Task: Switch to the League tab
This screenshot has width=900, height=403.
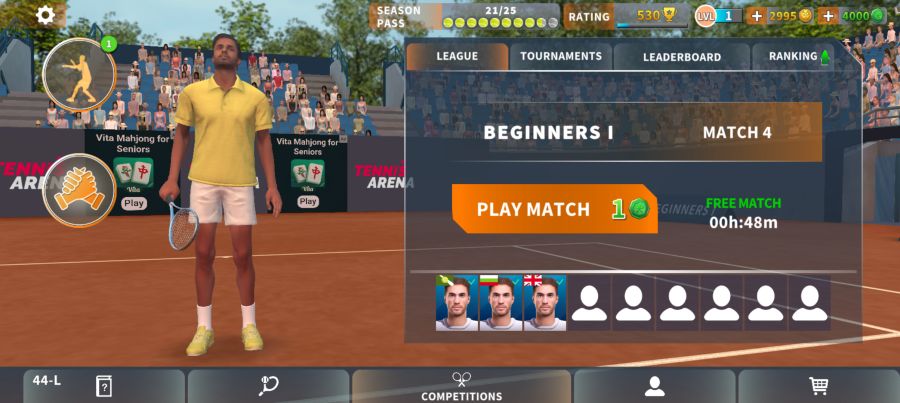Action: point(457,57)
